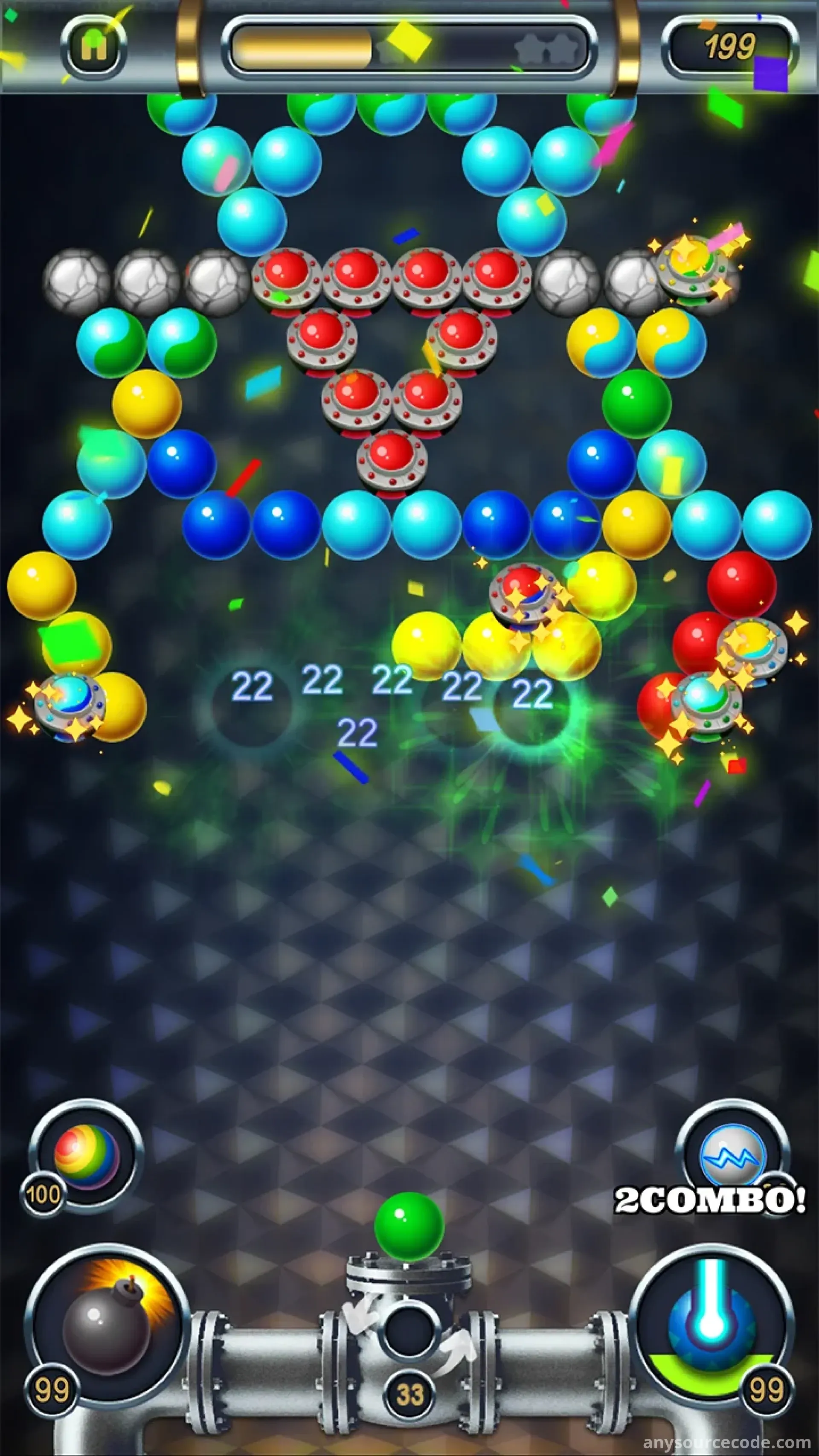Use the bomb power-up
The image size is (819, 1456).
click(x=107, y=1322)
